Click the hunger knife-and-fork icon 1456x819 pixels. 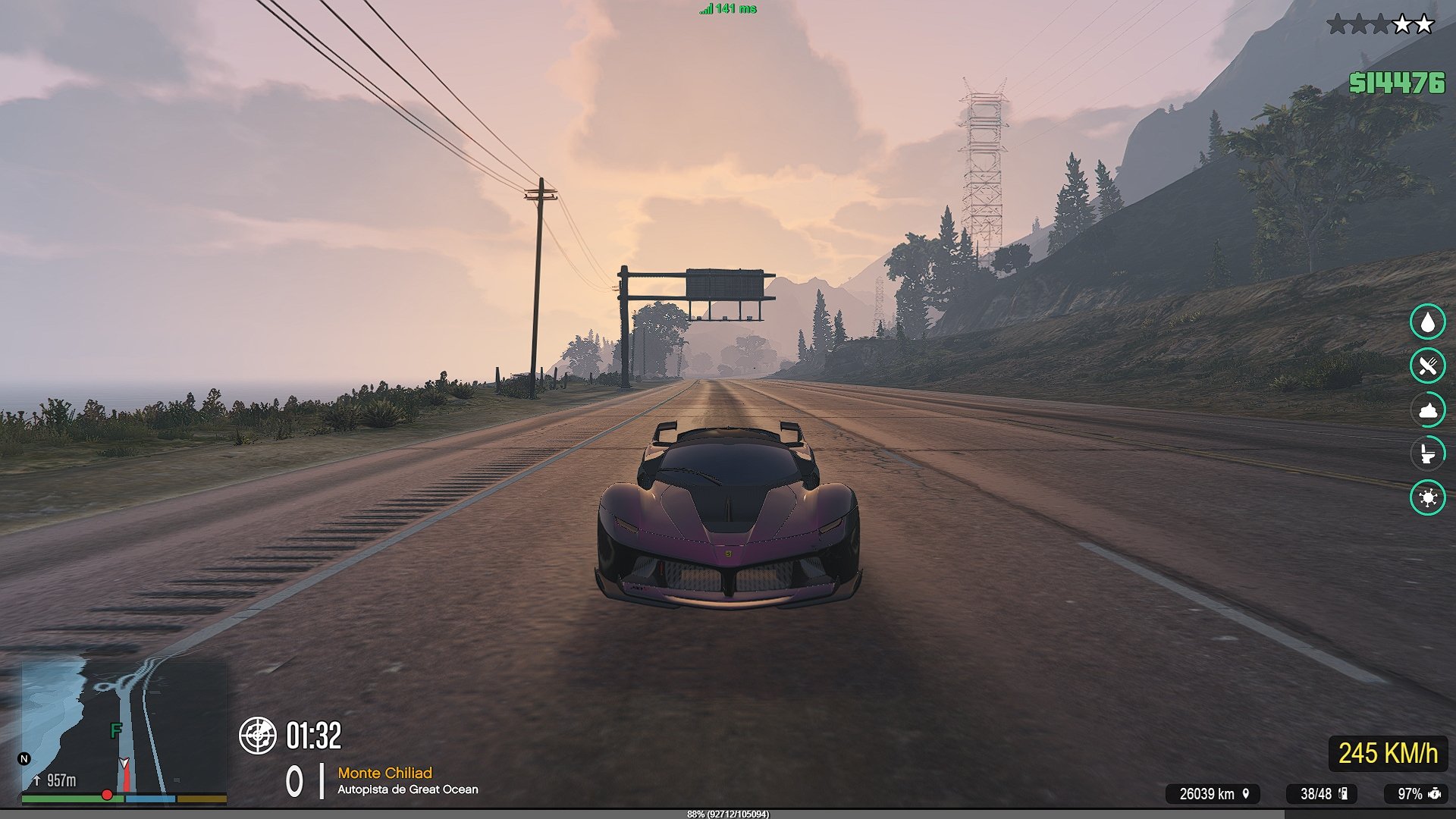pos(1427,366)
